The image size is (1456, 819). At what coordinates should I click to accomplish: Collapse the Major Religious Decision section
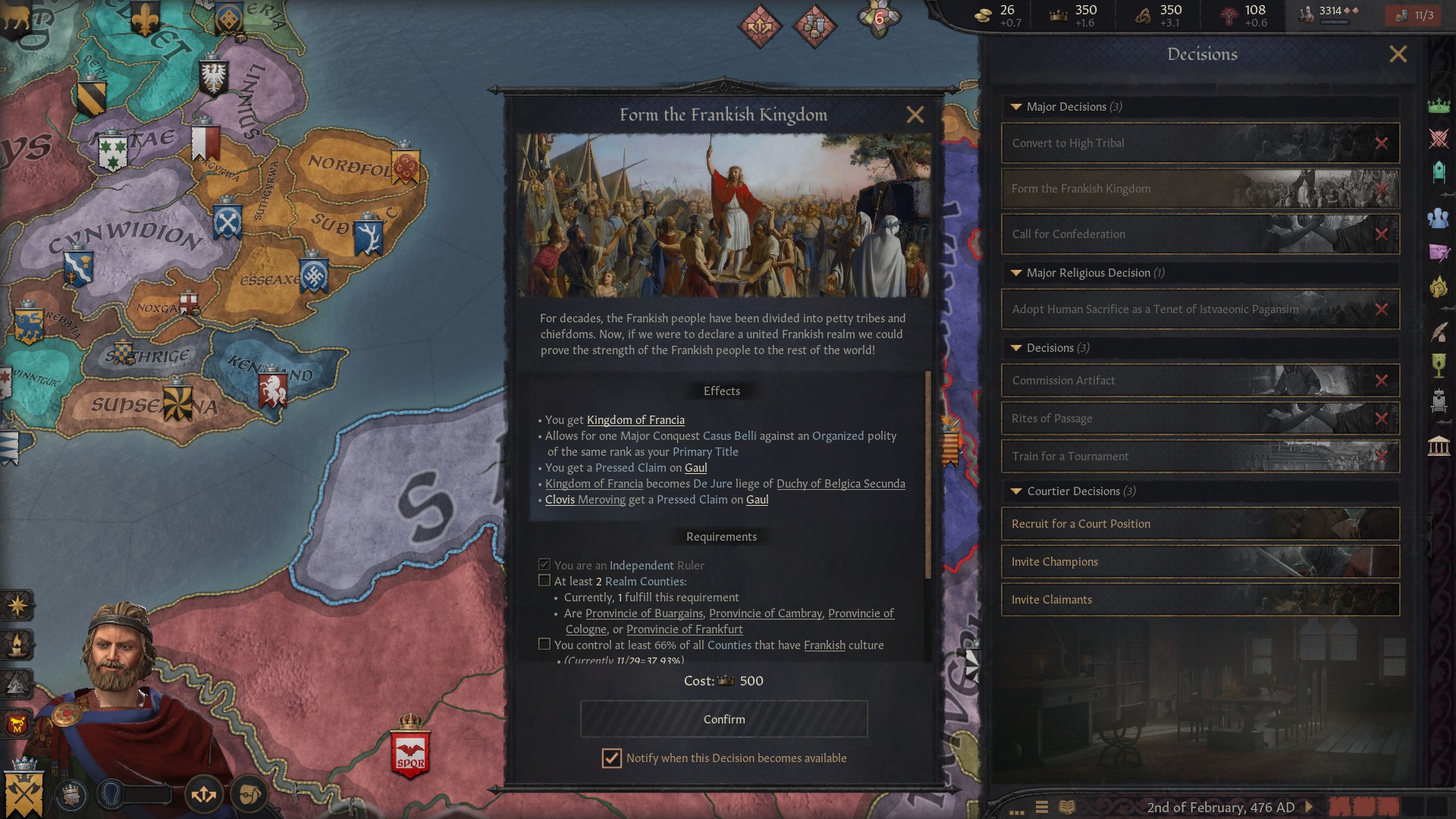click(x=1016, y=272)
